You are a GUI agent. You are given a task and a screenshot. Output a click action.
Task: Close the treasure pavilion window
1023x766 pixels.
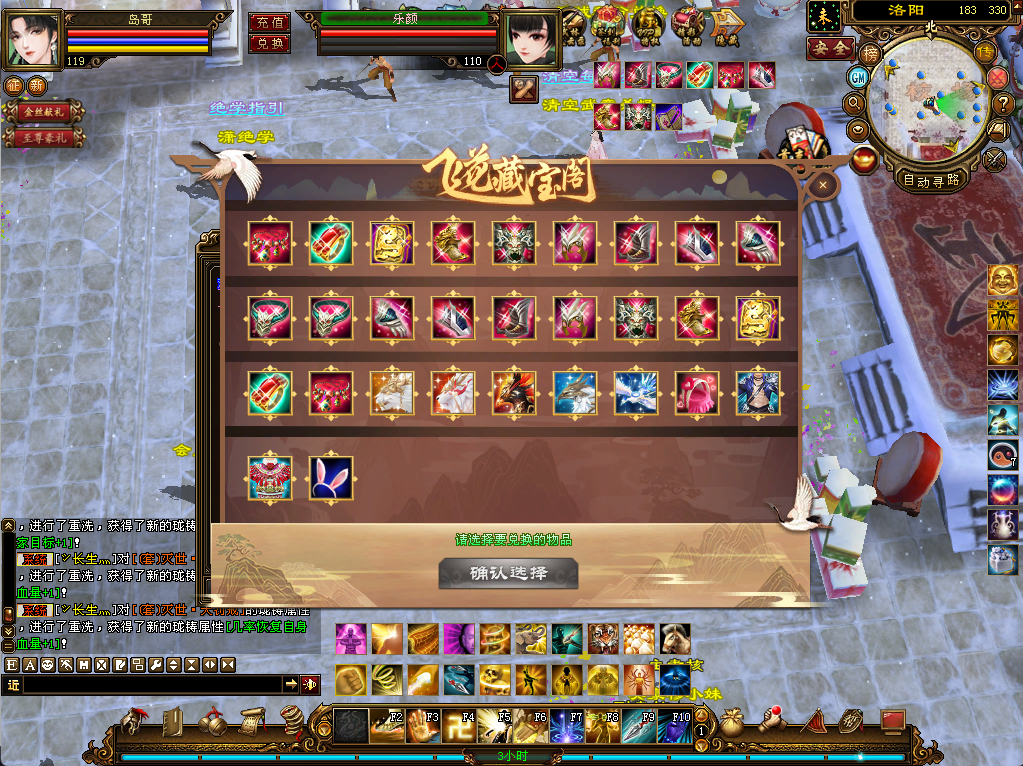click(822, 185)
